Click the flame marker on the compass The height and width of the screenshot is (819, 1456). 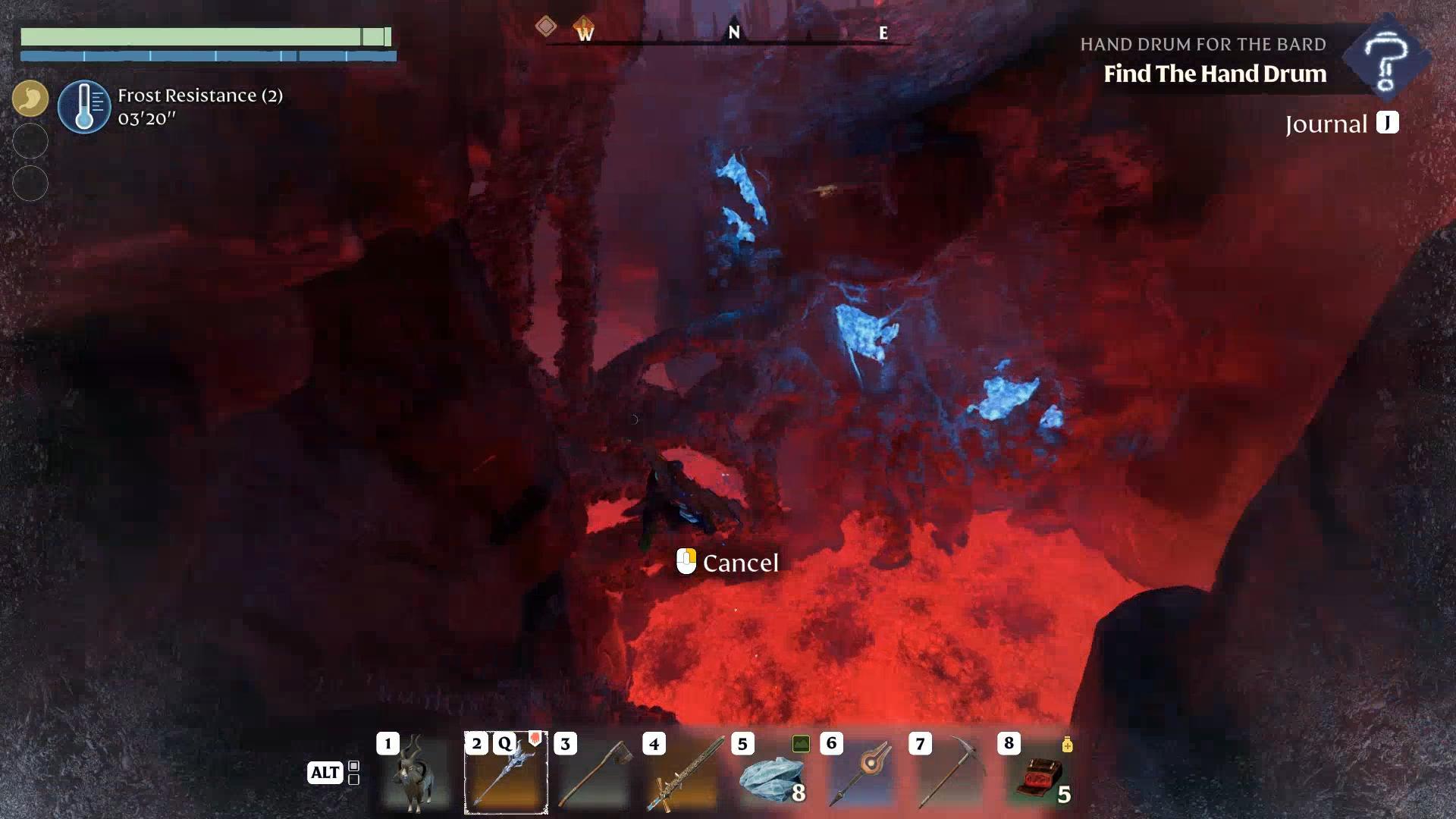coord(581,27)
